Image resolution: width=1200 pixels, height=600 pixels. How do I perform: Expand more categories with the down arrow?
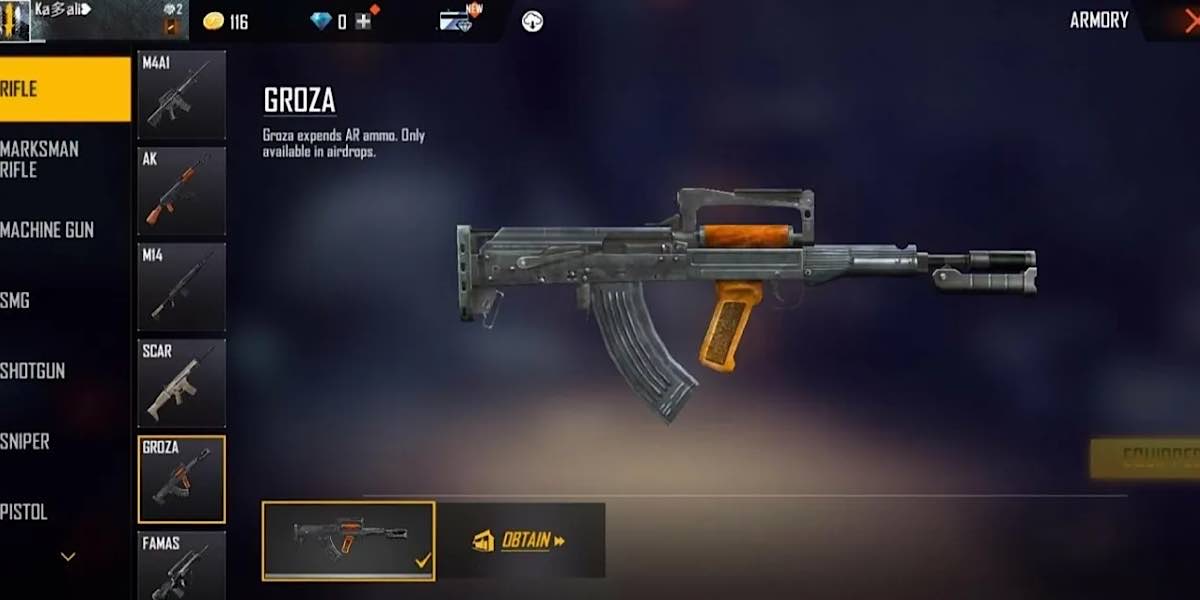(68, 556)
